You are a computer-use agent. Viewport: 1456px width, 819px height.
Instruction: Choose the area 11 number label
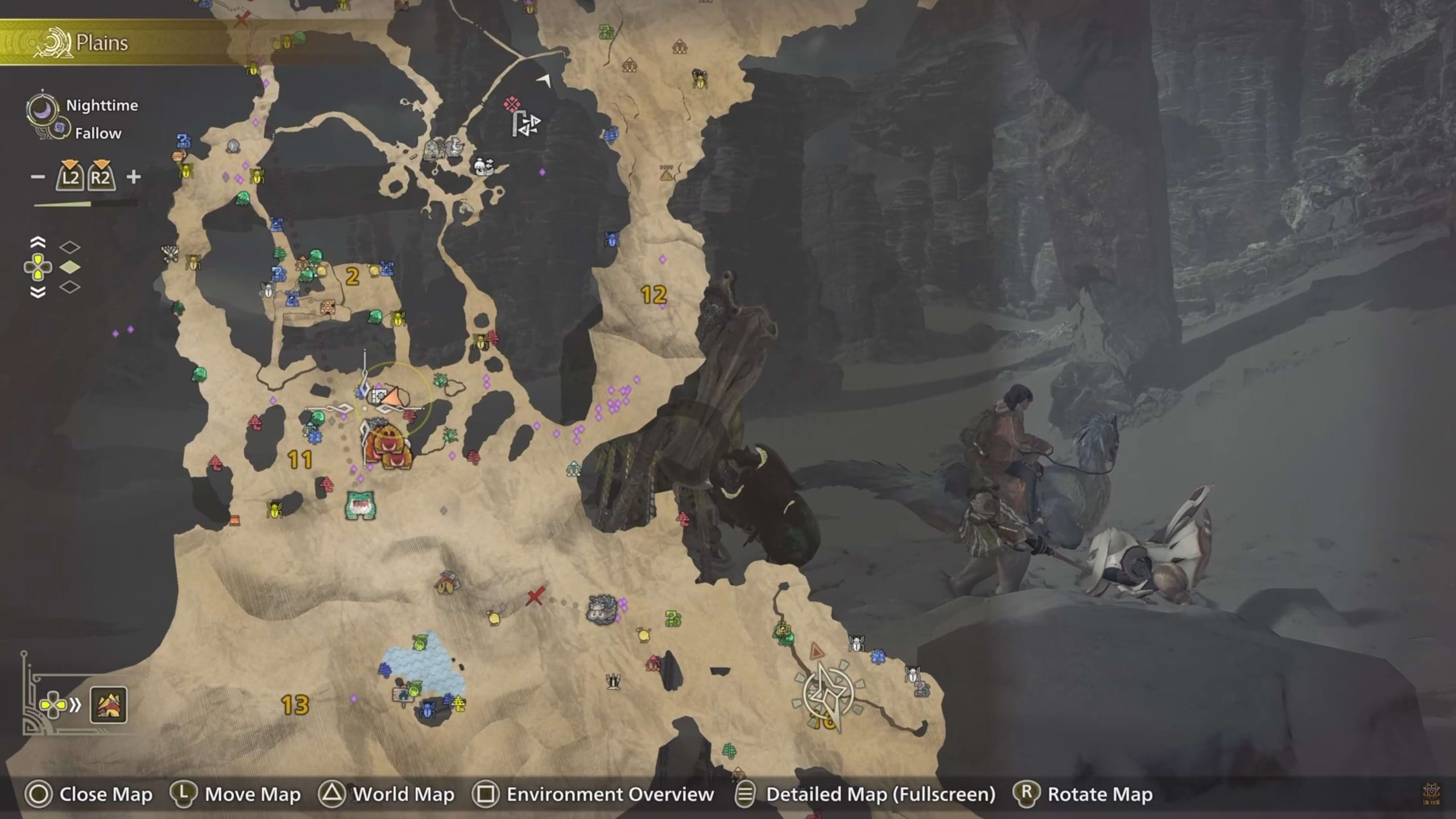pos(300,460)
